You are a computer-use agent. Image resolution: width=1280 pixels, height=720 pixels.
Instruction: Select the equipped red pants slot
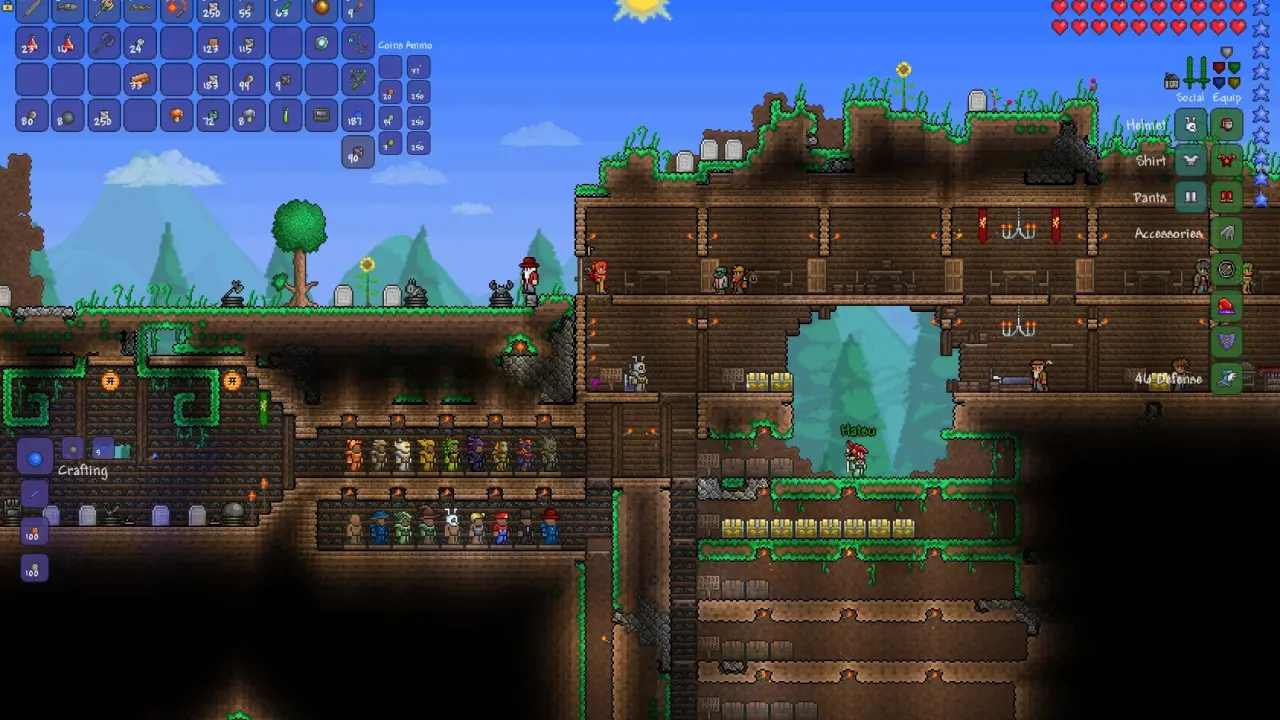click(x=1227, y=196)
